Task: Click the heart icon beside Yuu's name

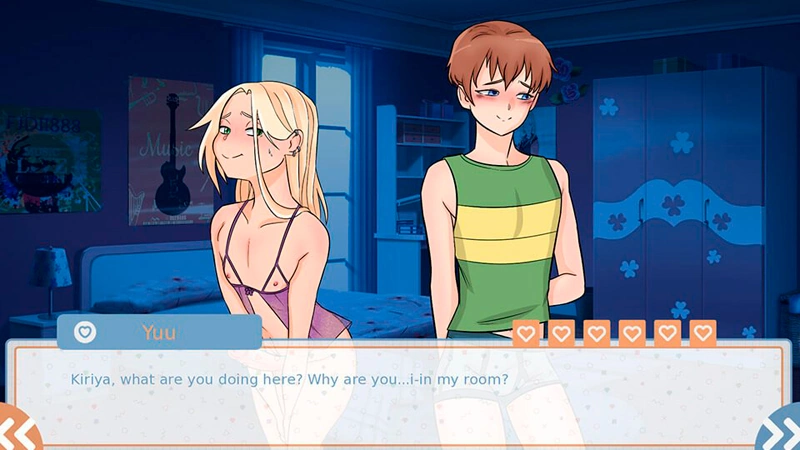Action: coord(86,332)
